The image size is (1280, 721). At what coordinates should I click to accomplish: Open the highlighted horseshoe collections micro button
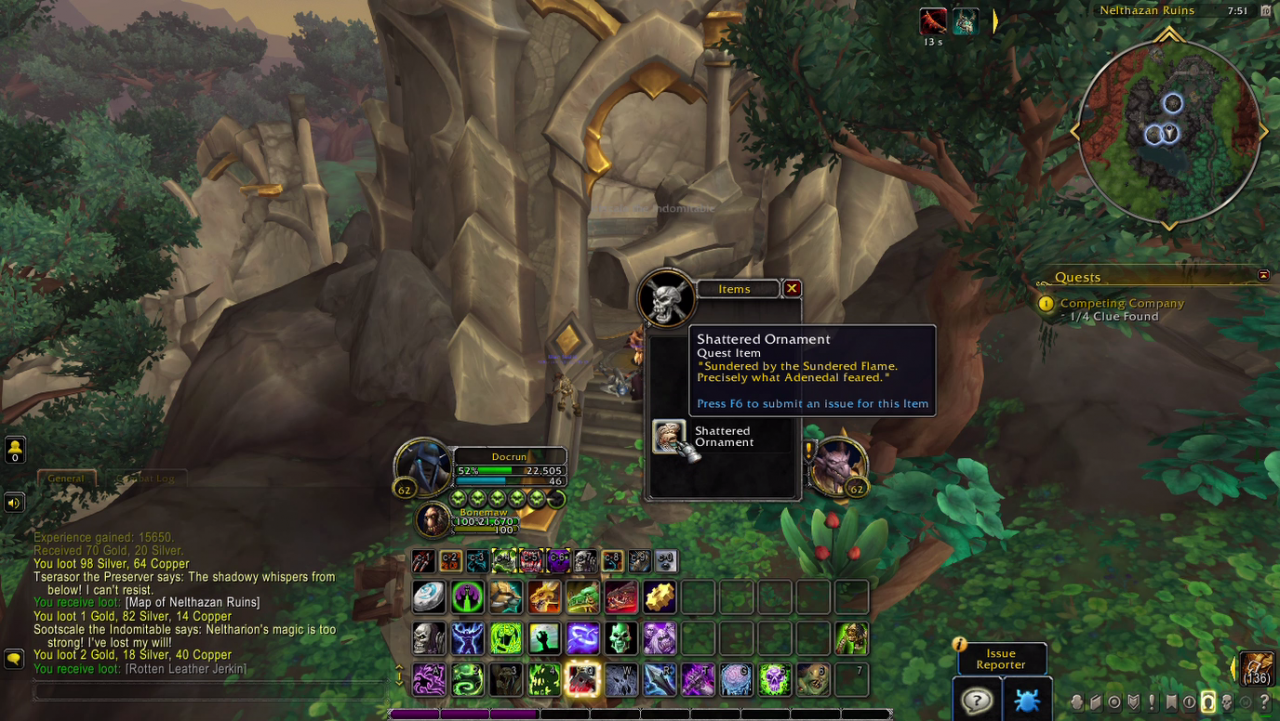pyautogui.click(x=1207, y=702)
